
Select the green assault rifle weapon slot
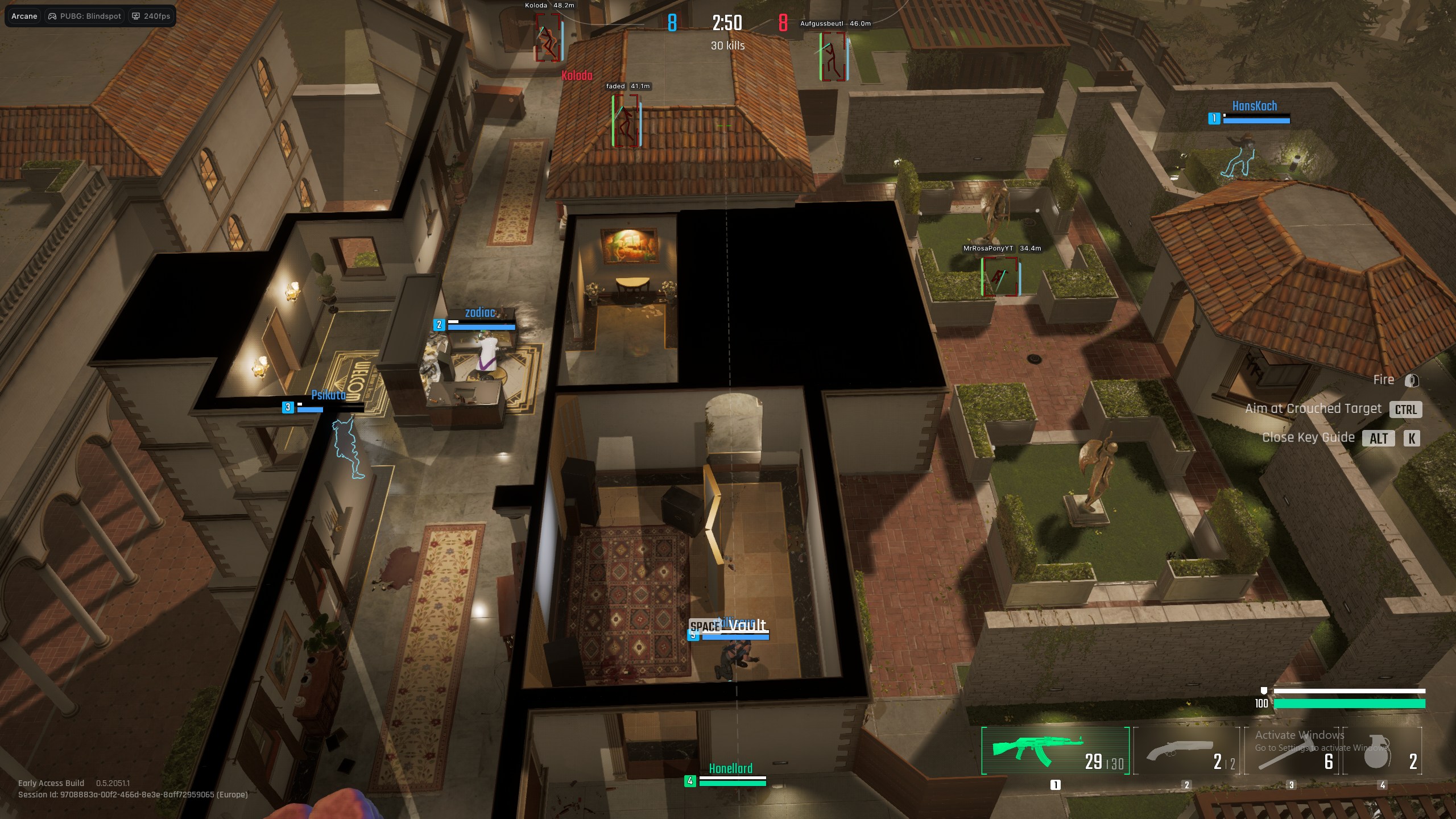coord(1055,751)
